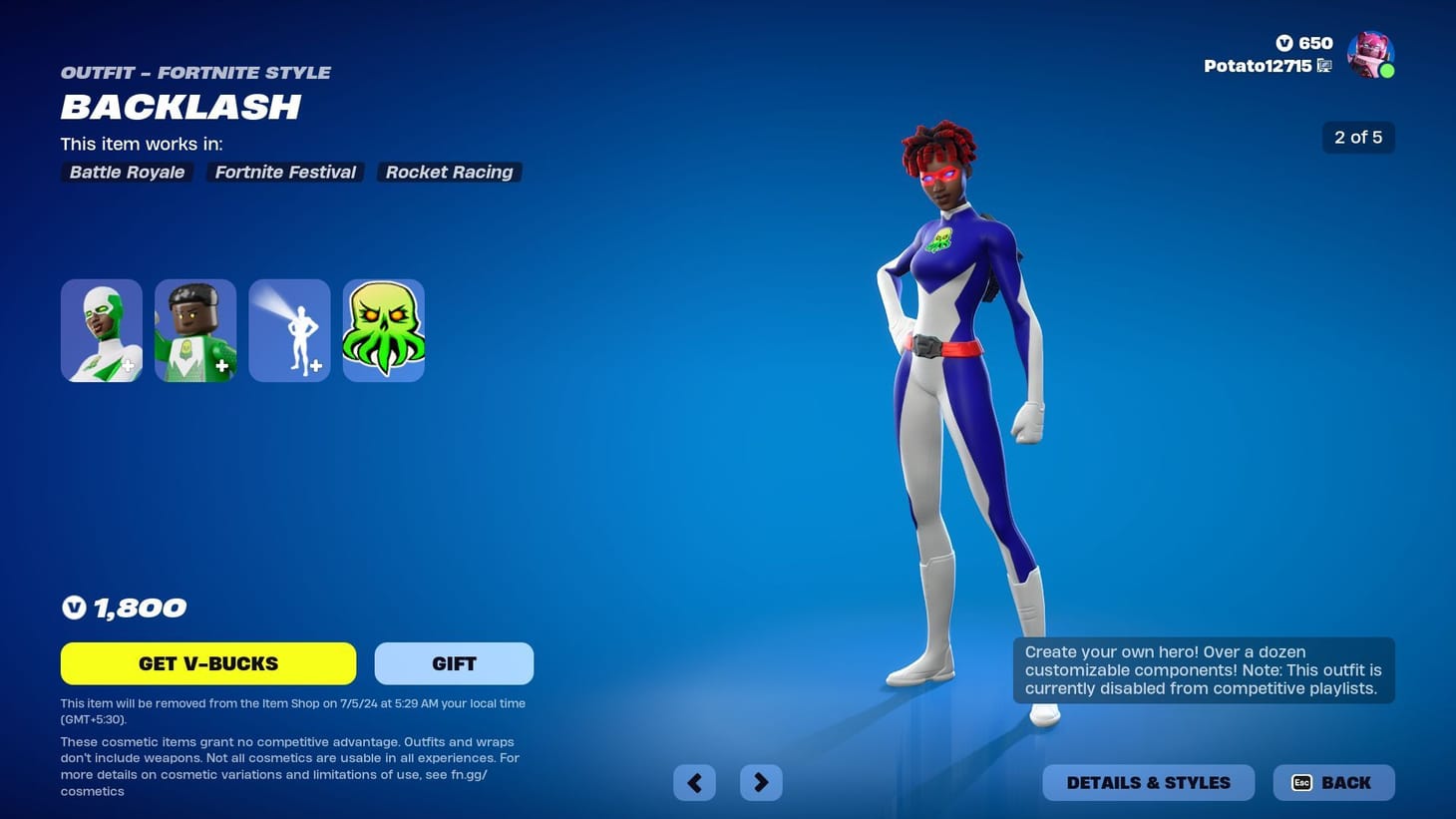Click the BACK button
Image resolution: width=1456 pixels, height=819 pixels.
click(x=1333, y=782)
